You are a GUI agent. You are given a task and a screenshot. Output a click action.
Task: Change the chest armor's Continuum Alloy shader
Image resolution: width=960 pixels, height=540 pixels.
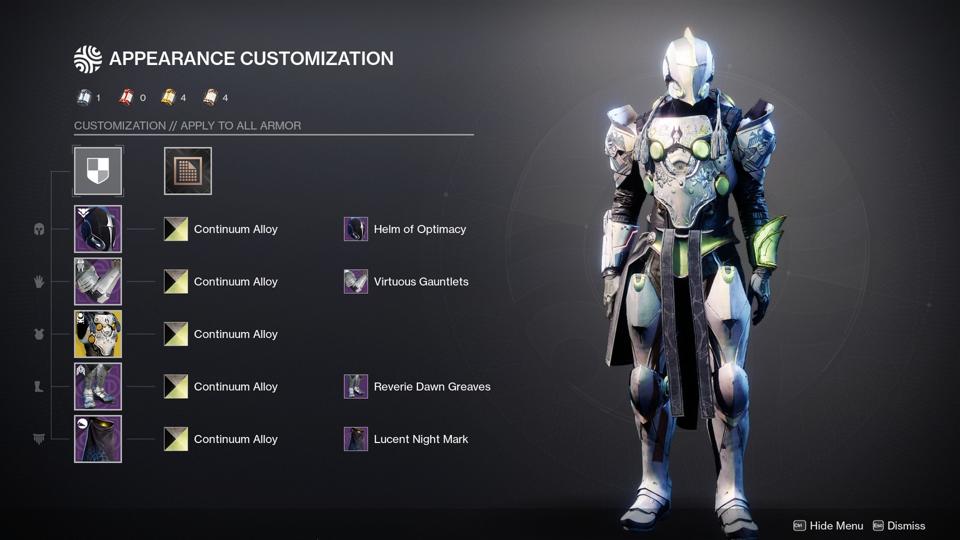point(176,334)
